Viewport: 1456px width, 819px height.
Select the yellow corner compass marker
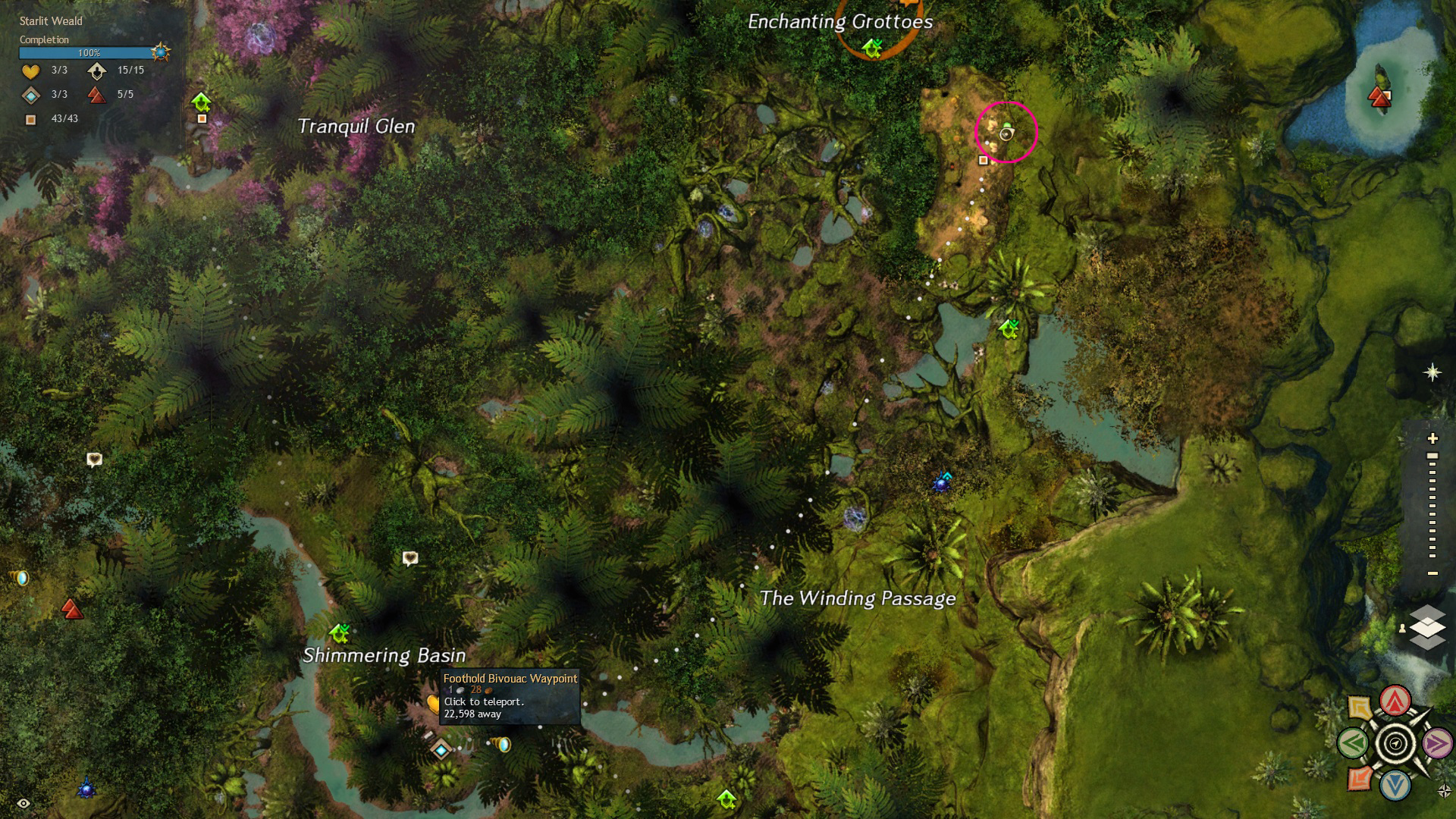pos(1360,708)
